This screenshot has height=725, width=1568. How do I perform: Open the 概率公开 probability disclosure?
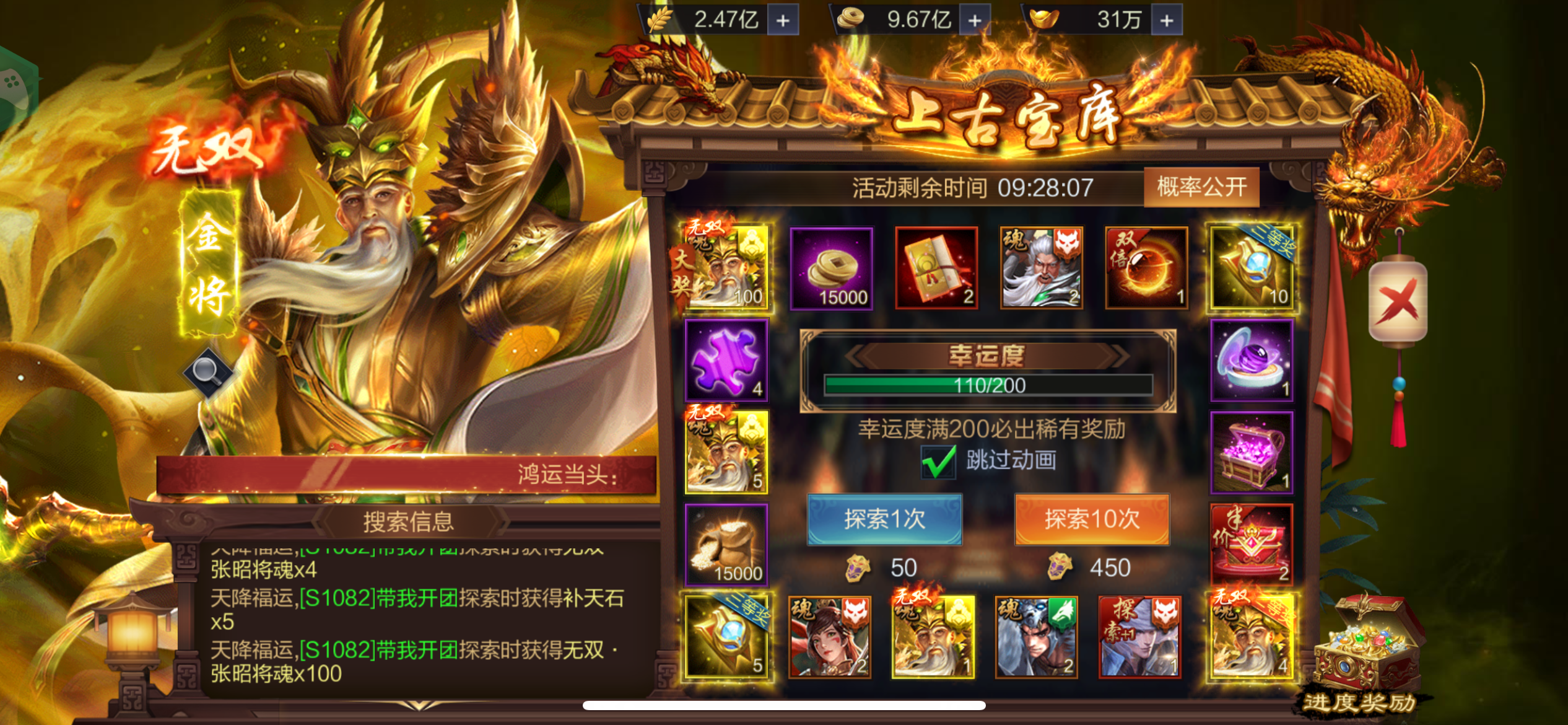point(1201,188)
